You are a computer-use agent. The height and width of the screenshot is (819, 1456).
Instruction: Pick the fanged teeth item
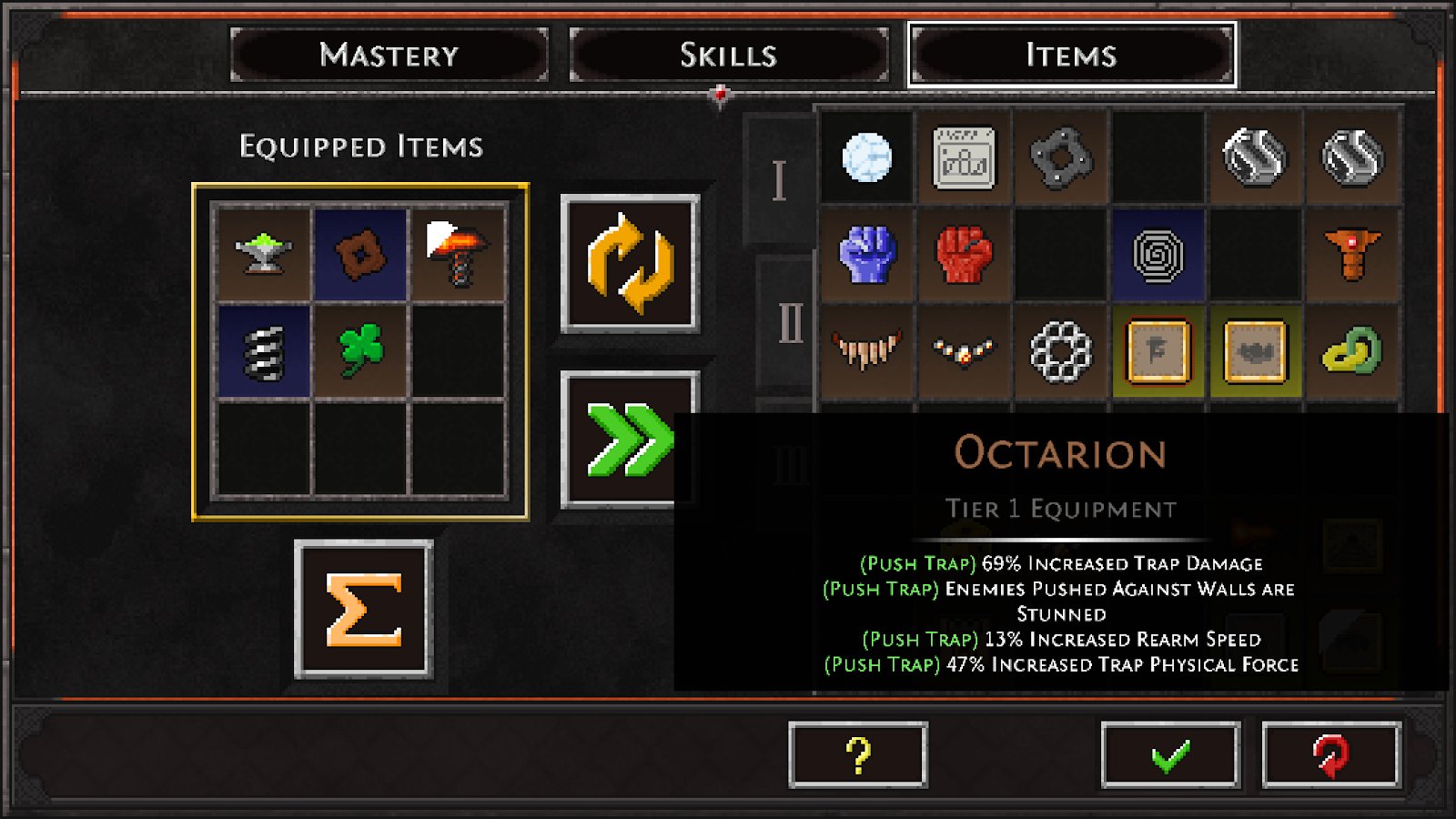[x=867, y=350]
